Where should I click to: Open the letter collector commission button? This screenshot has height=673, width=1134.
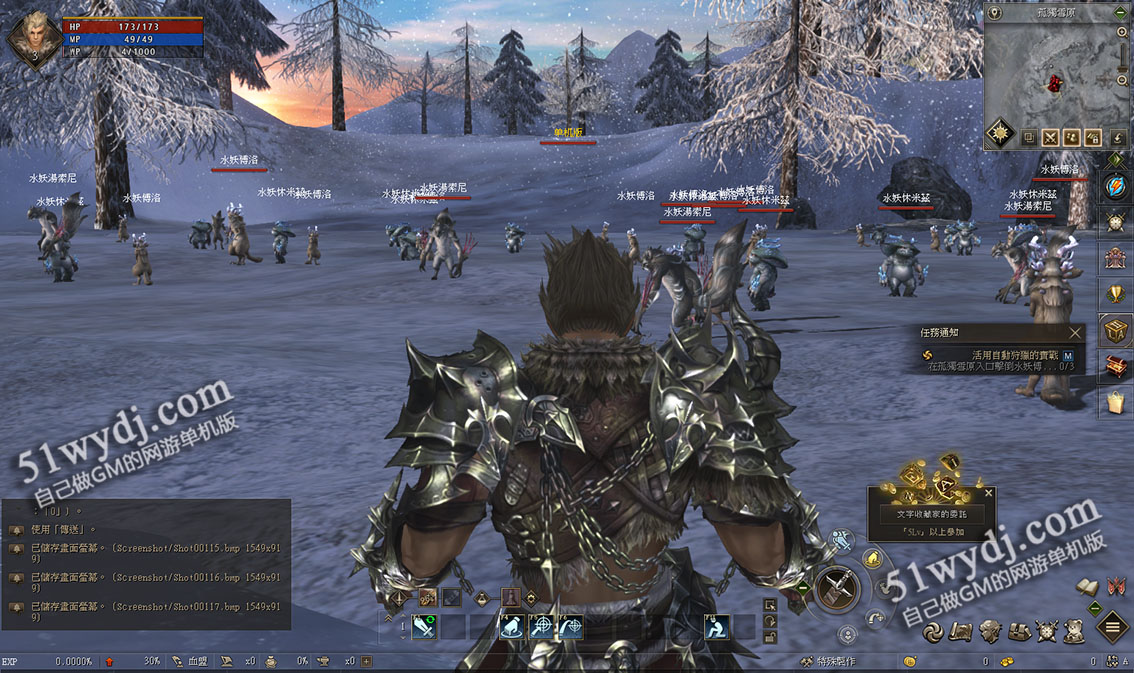pos(931,514)
